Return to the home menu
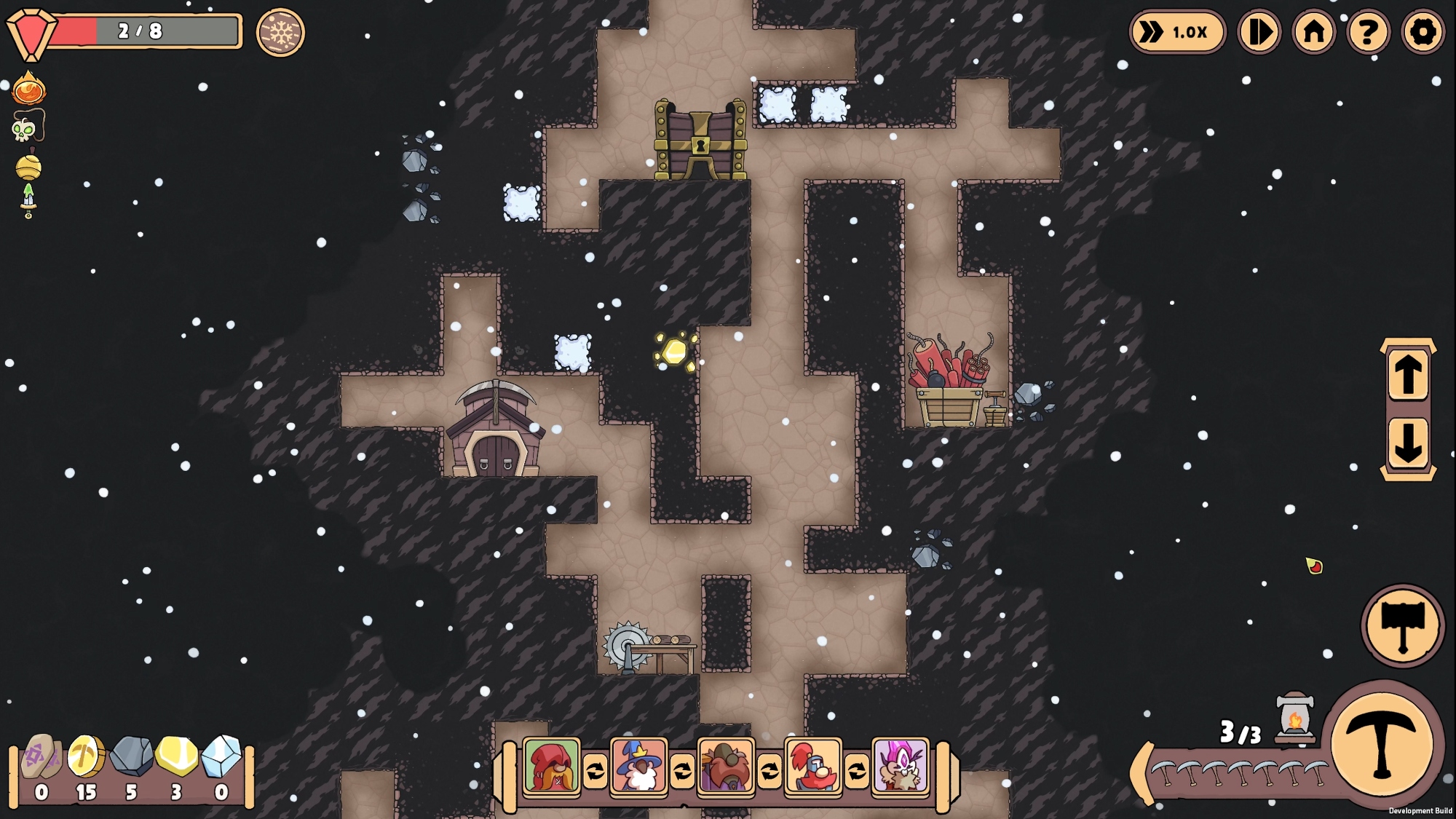The width and height of the screenshot is (1456, 819). [x=1313, y=32]
